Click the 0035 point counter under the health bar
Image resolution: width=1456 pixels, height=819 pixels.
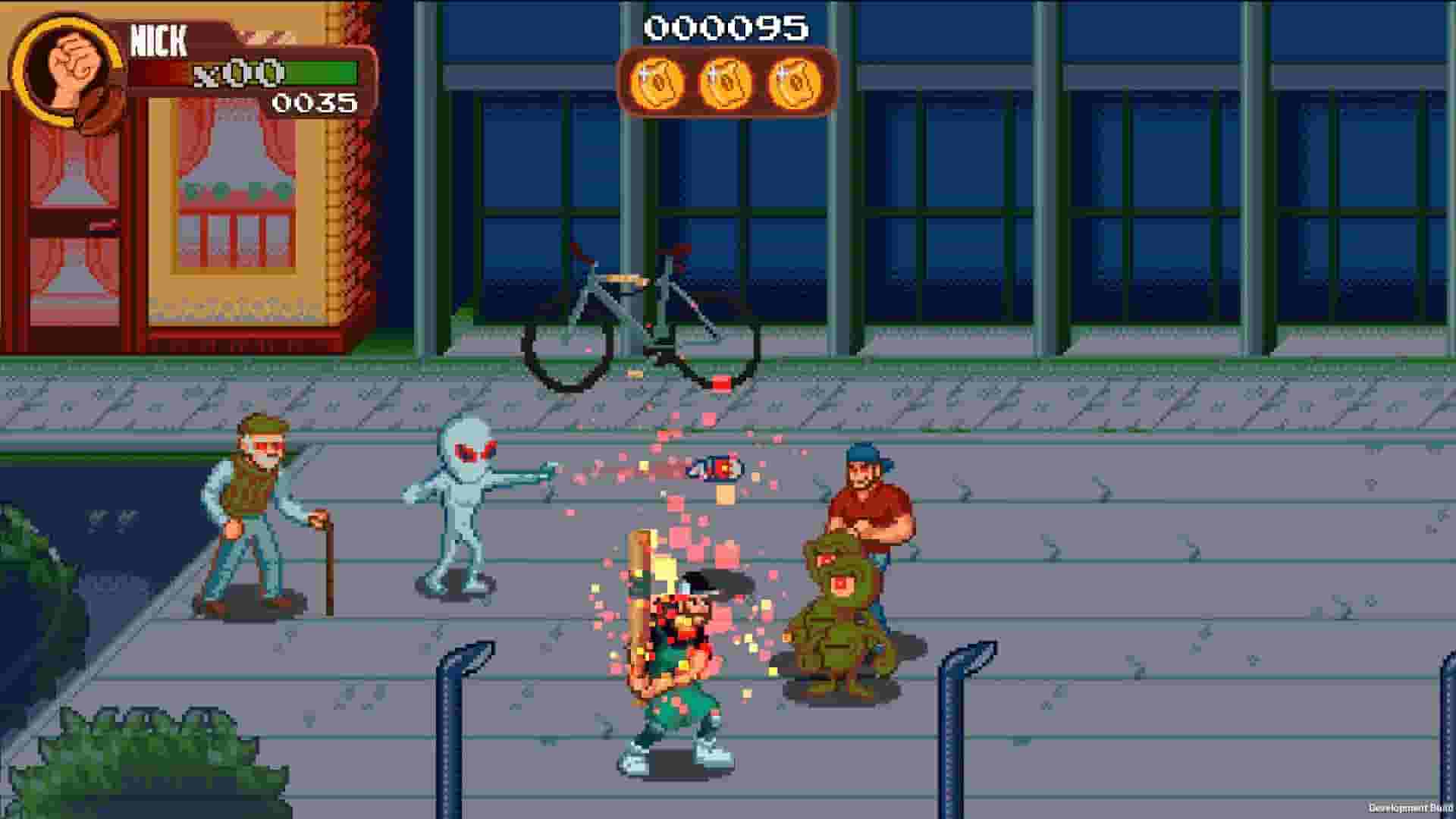pyautogui.click(x=315, y=101)
